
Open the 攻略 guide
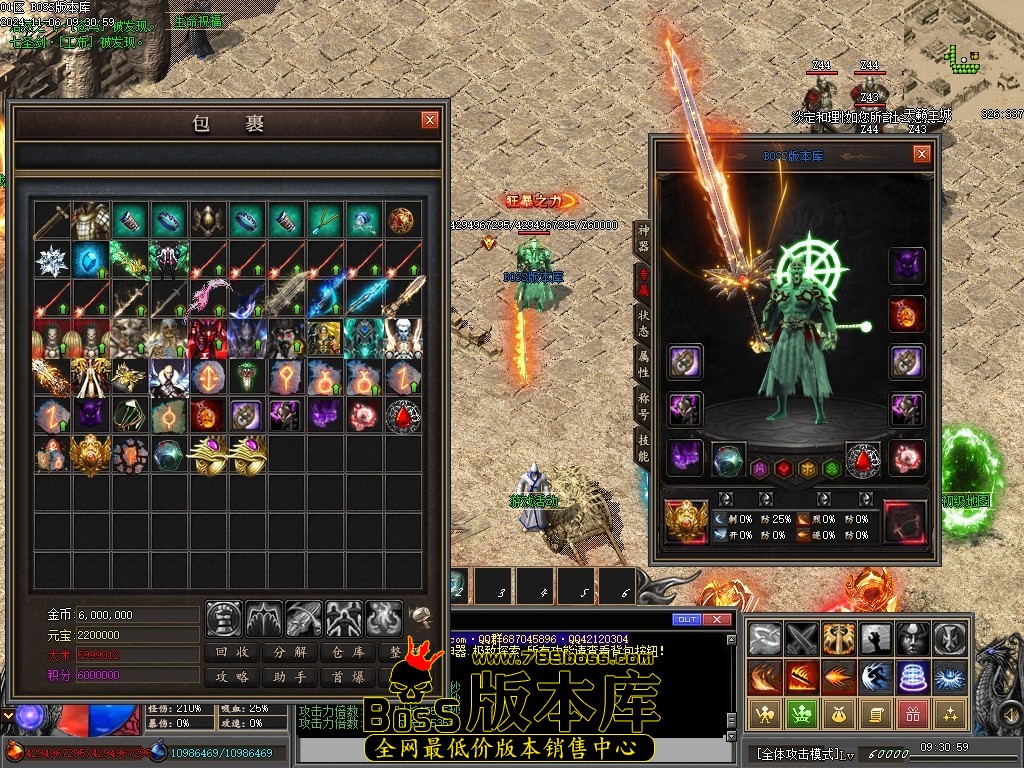click(233, 677)
